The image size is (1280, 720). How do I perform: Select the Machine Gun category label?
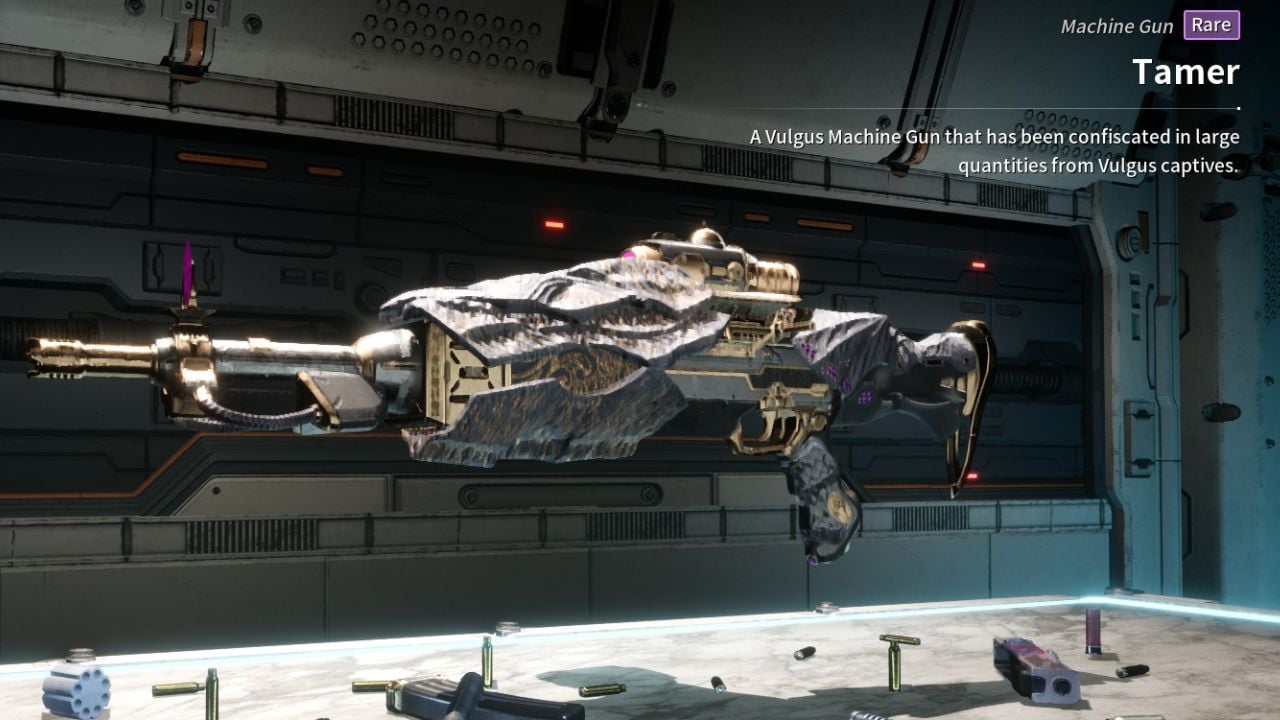[1116, 26]
